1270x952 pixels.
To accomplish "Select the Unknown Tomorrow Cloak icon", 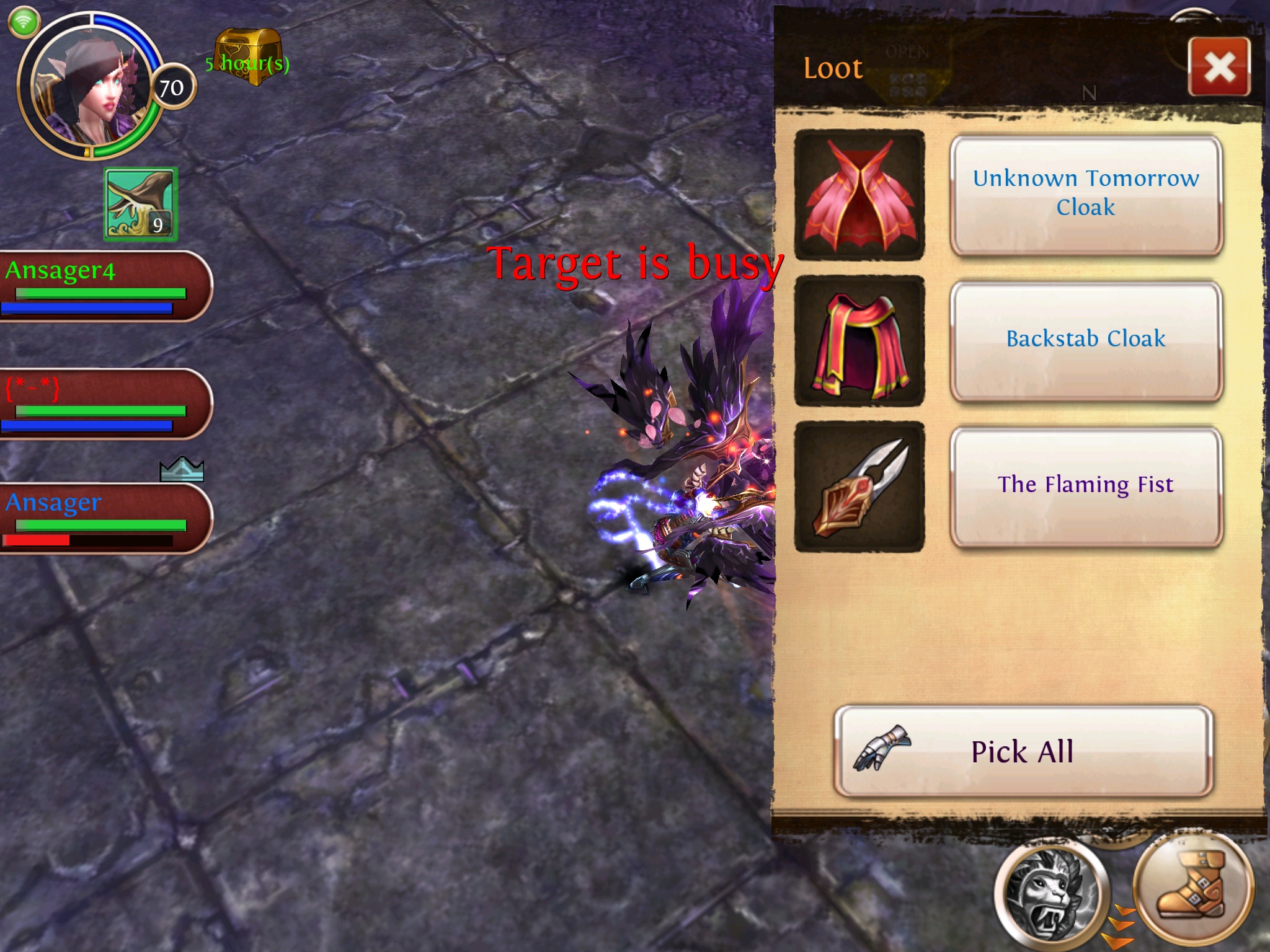I will click(x=859, y=195).
